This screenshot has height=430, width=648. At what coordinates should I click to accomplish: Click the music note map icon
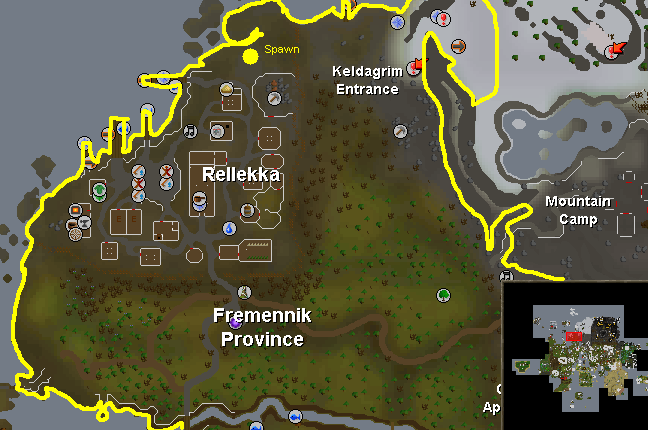click(x=190, y=129)
